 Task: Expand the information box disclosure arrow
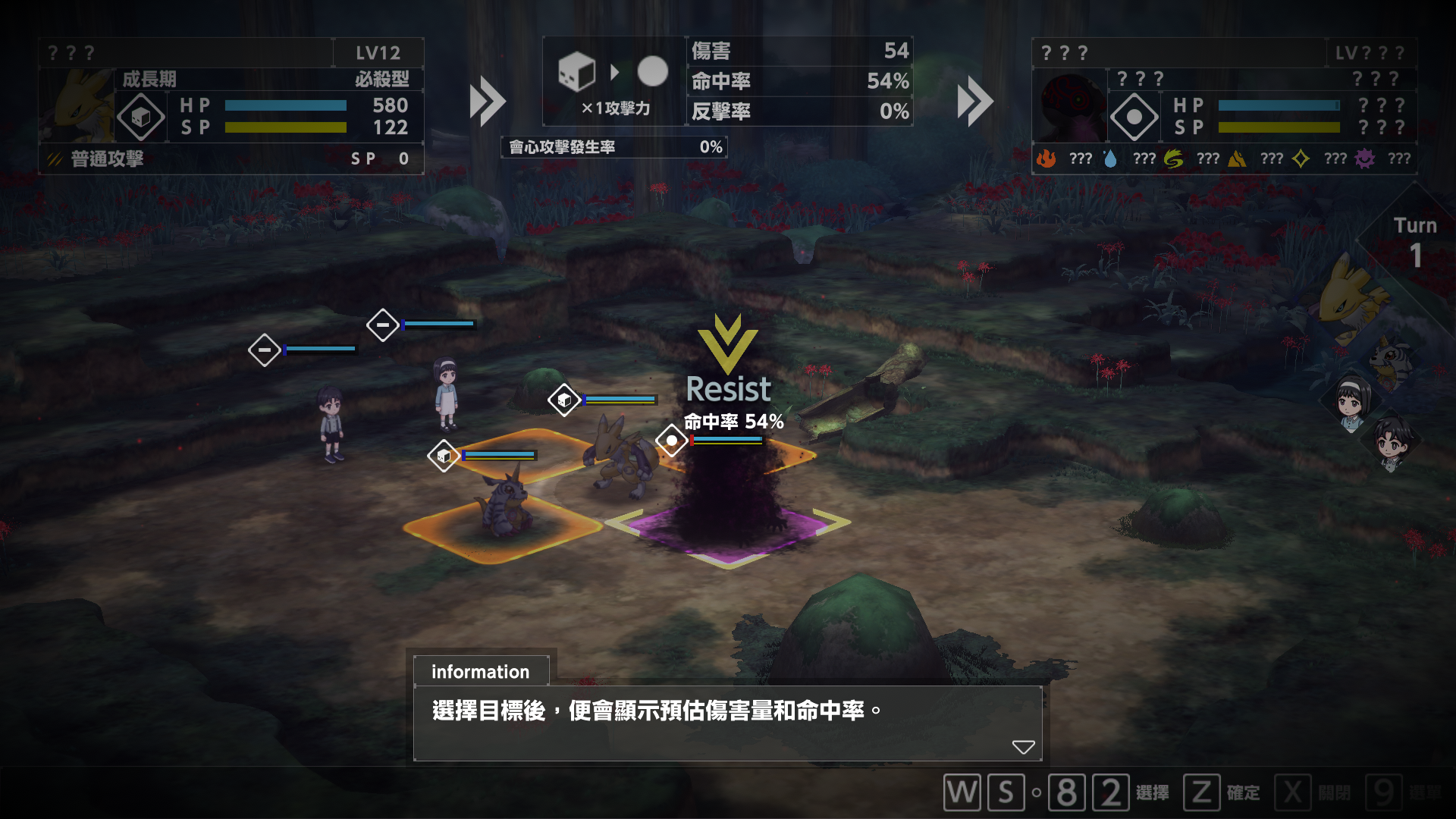coord(1024,747)
